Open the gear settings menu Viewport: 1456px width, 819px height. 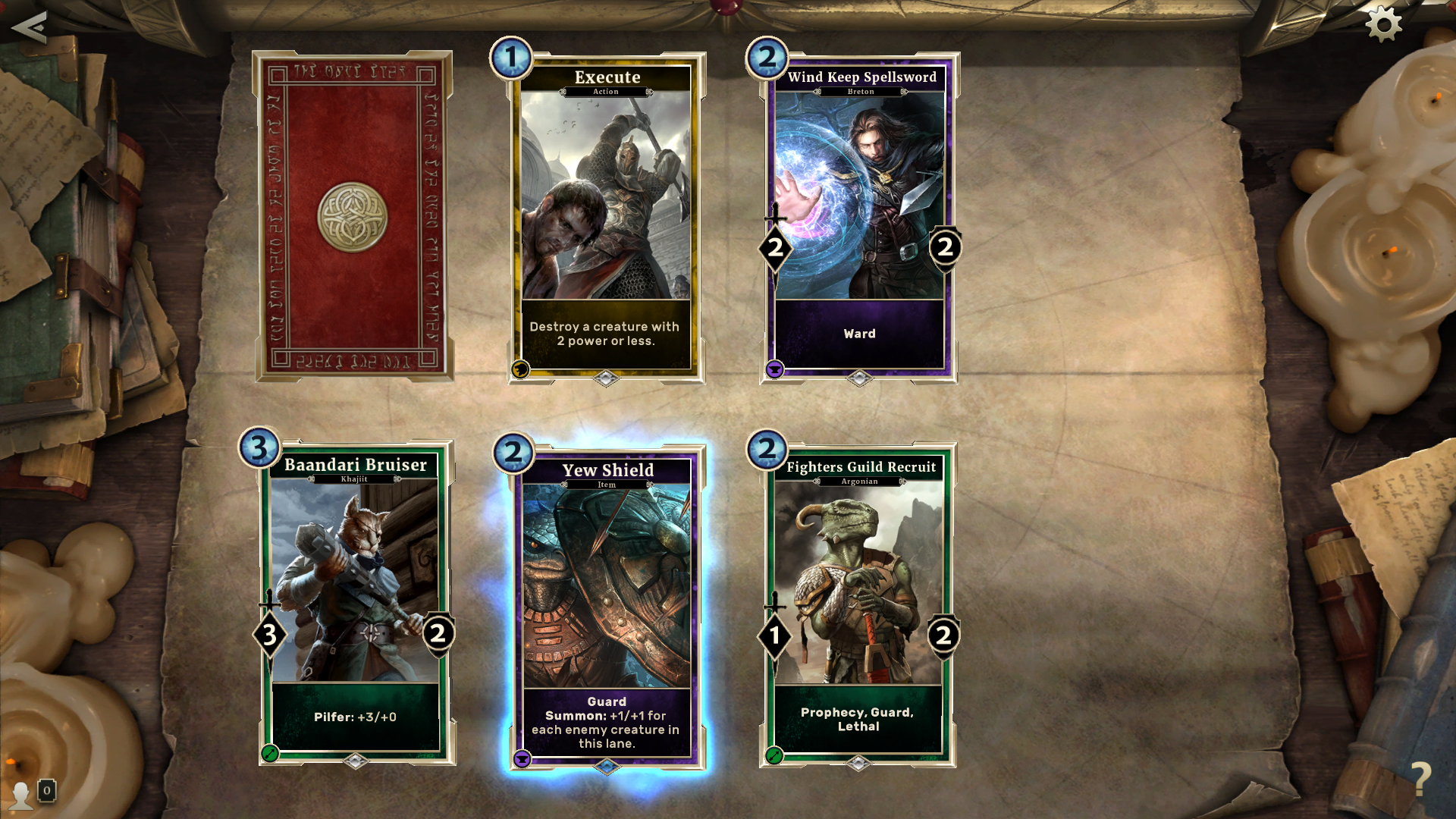(x=1383, y=24)
